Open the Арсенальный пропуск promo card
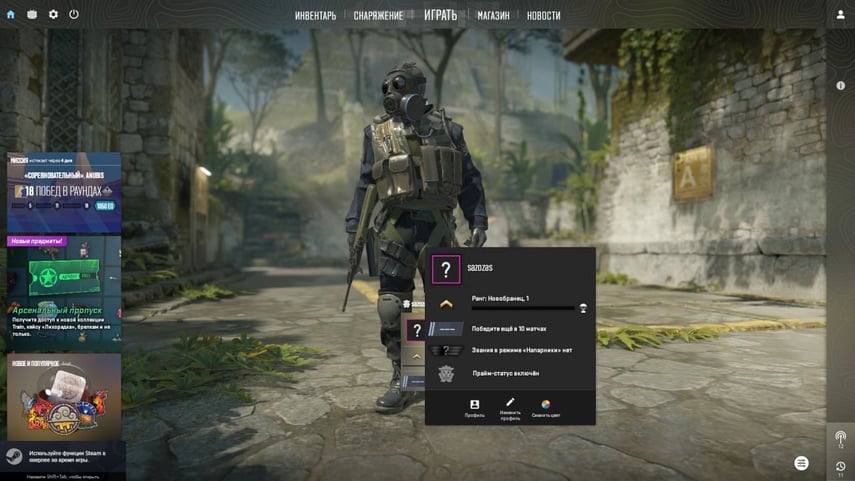Viewport: 855px width, 481px height. [63, 290]
